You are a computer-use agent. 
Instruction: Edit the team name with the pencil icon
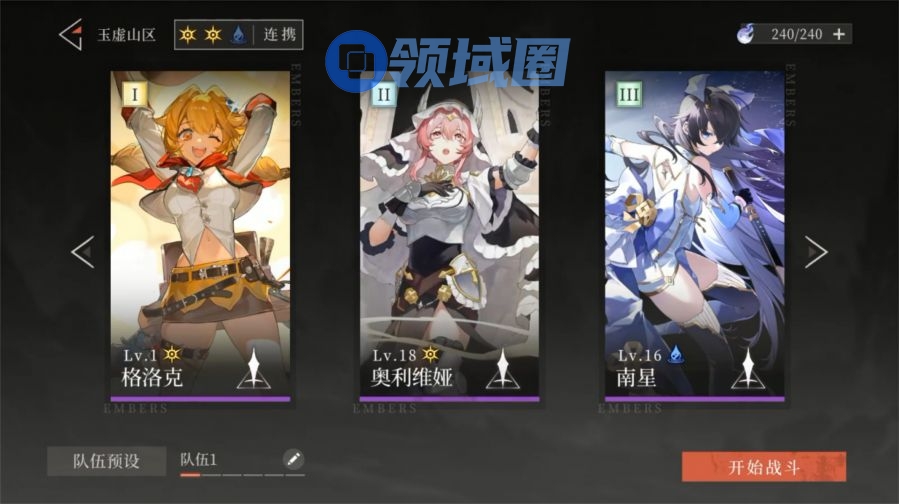click(293, 459)
